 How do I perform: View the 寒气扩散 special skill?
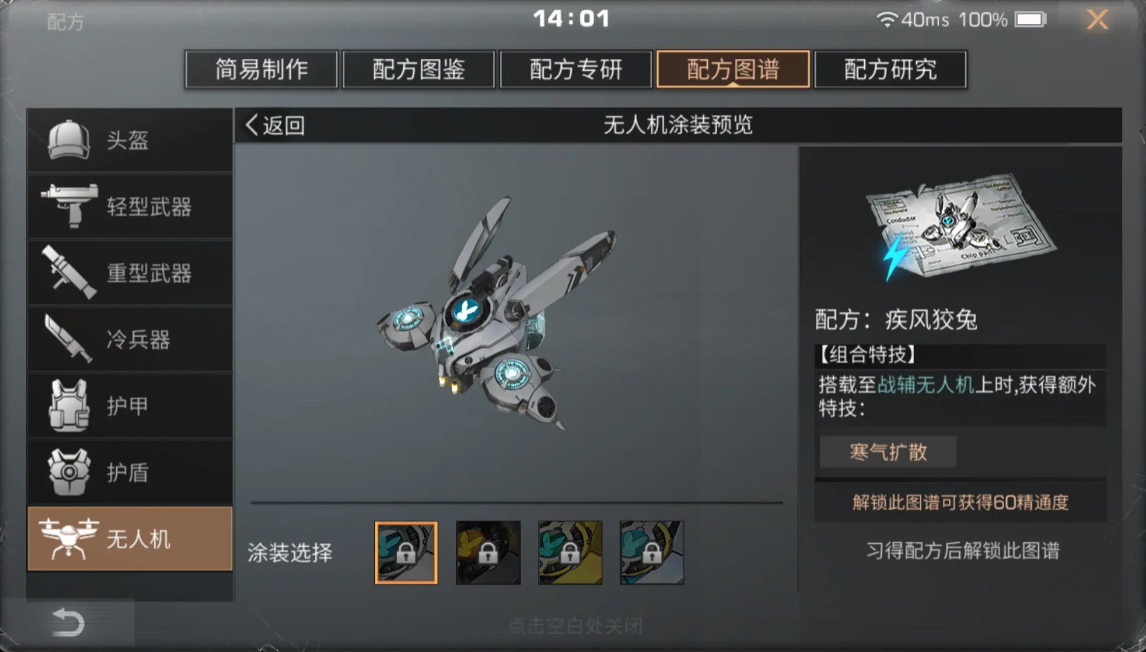(888, 452)
